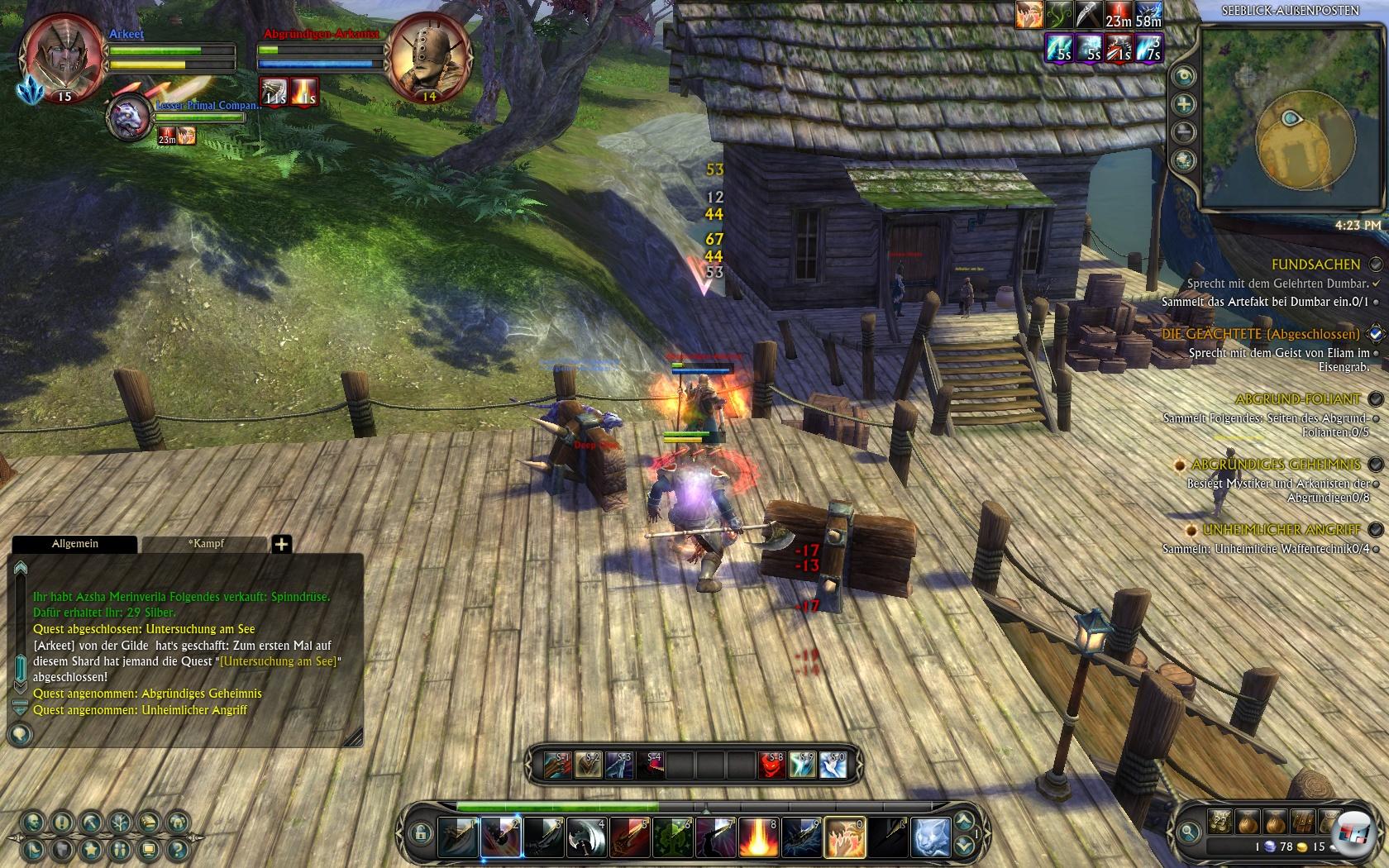
Task: Summon with the white cat pet icon
Action: 930,837
